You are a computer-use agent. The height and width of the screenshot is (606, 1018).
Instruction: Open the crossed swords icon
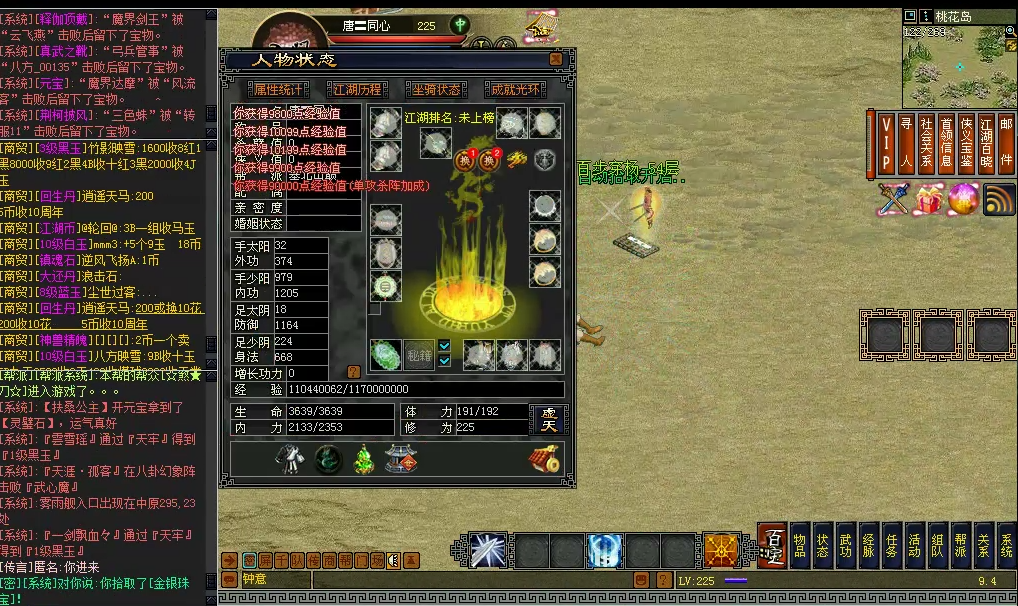point(892,199)
